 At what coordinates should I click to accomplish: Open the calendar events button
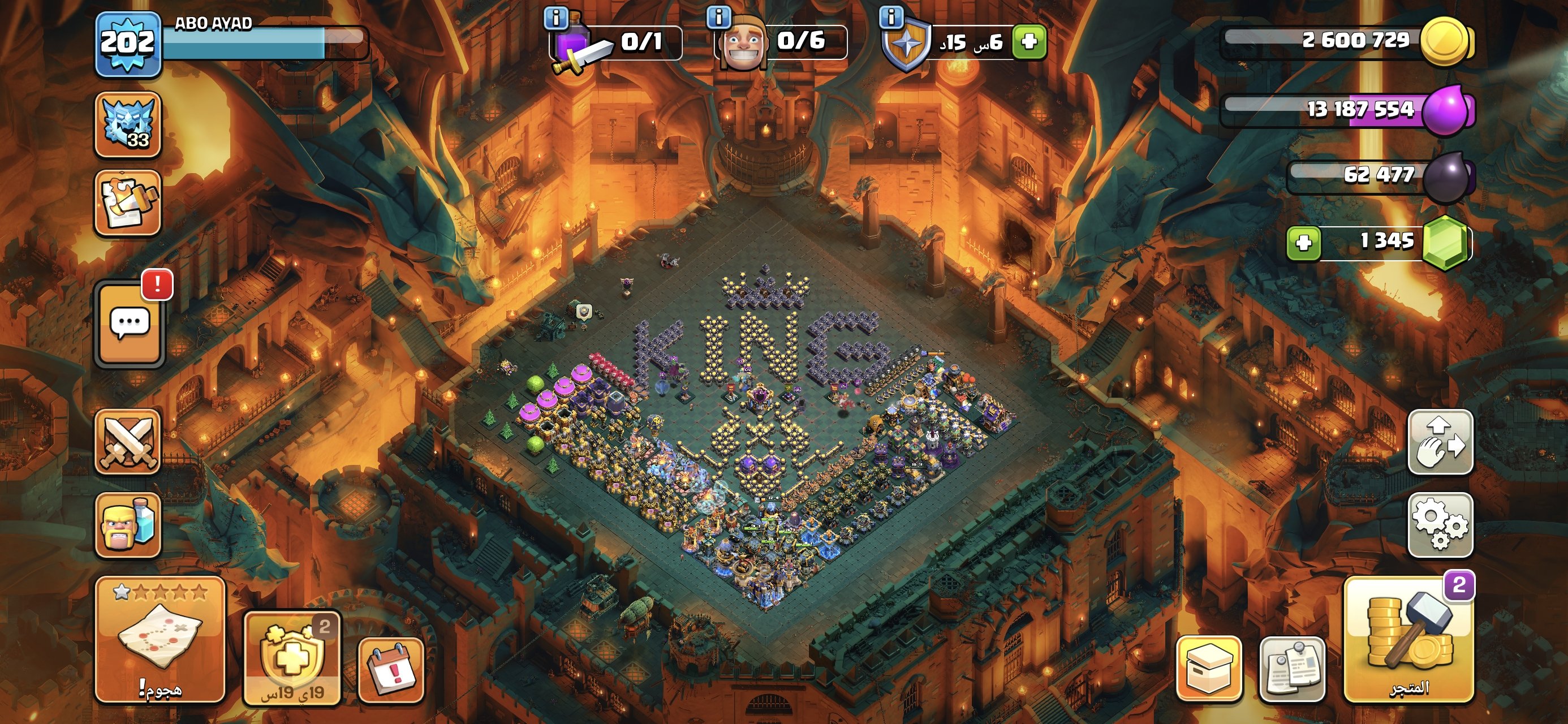point(391,670)
